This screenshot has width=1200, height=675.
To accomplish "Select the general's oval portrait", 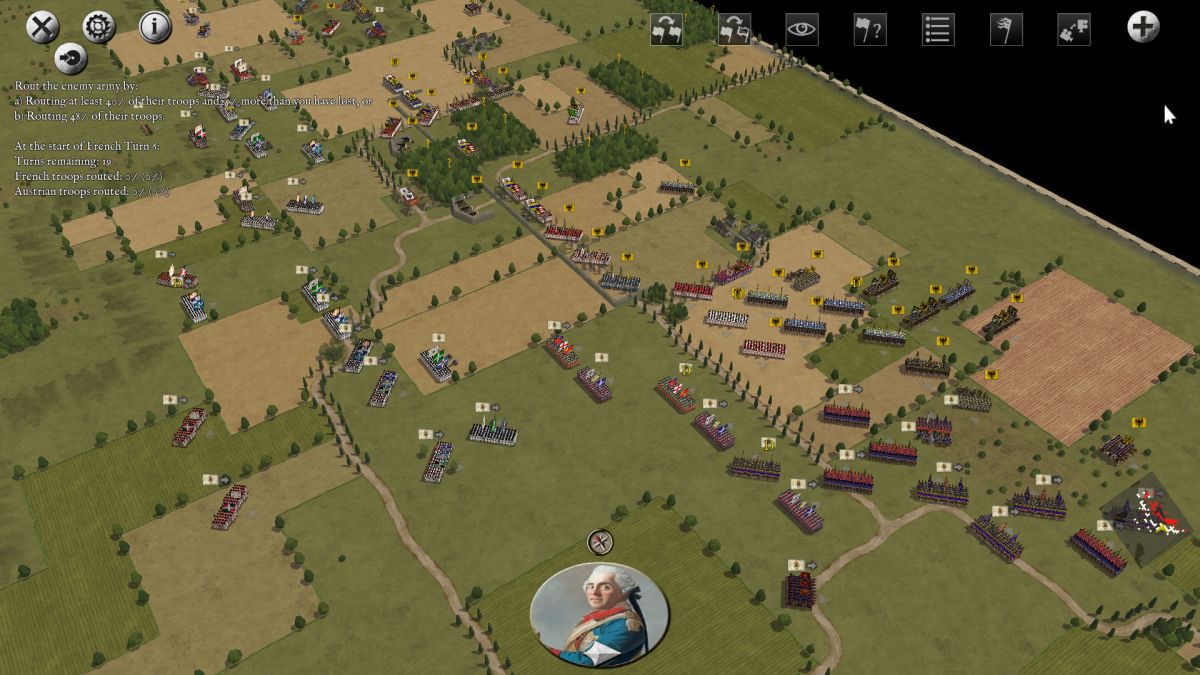I will tap(599, 614).
